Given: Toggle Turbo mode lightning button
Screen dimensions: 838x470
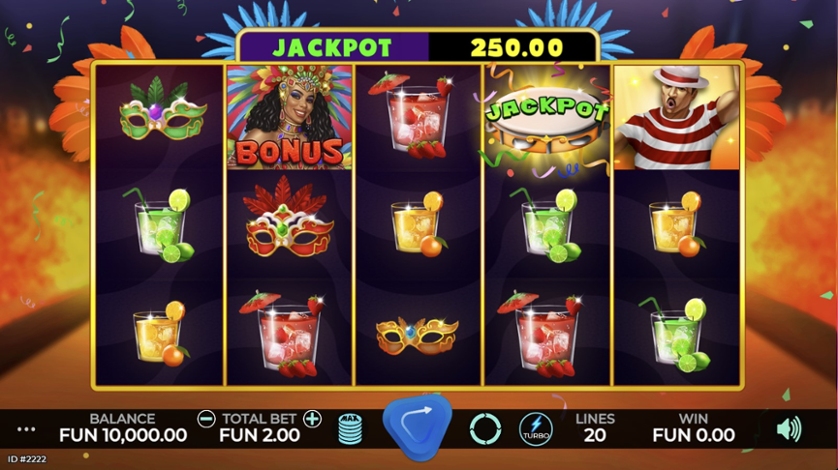Looking at the screenshot, I should point(535,428).
